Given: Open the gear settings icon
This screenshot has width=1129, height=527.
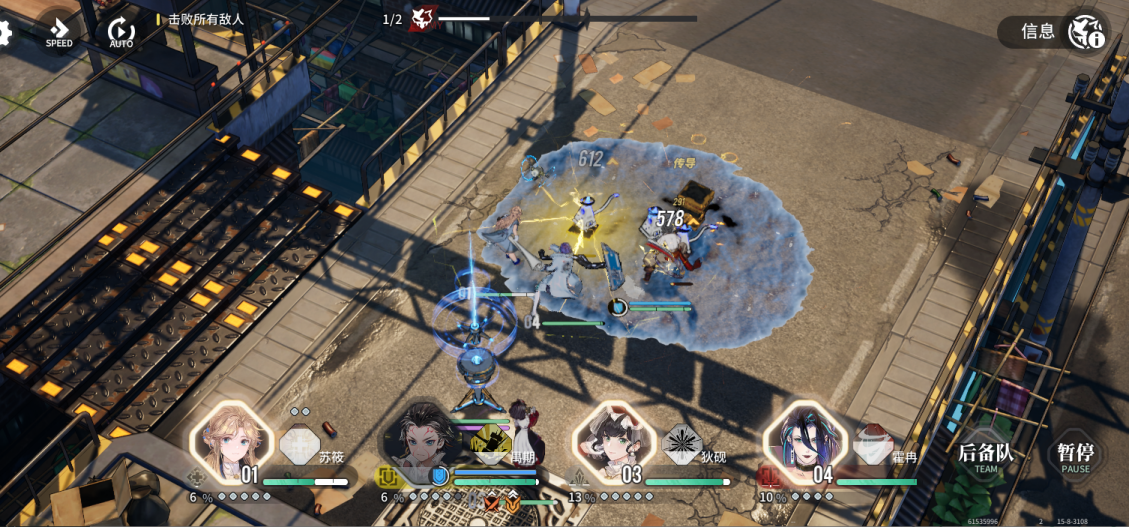Looking at the screenshot, I should (x=5, y=32).
